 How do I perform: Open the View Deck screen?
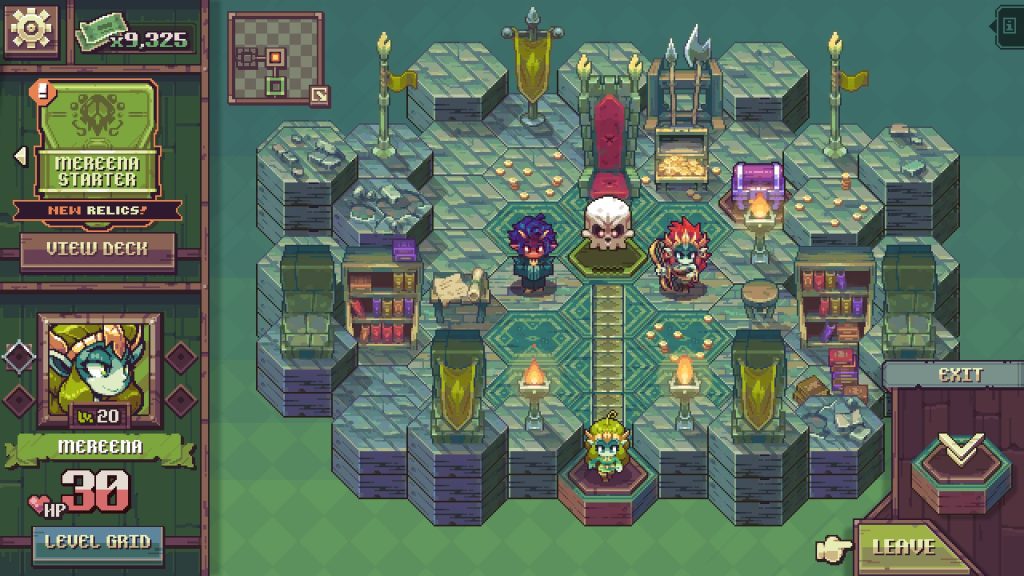click(97, 251)
